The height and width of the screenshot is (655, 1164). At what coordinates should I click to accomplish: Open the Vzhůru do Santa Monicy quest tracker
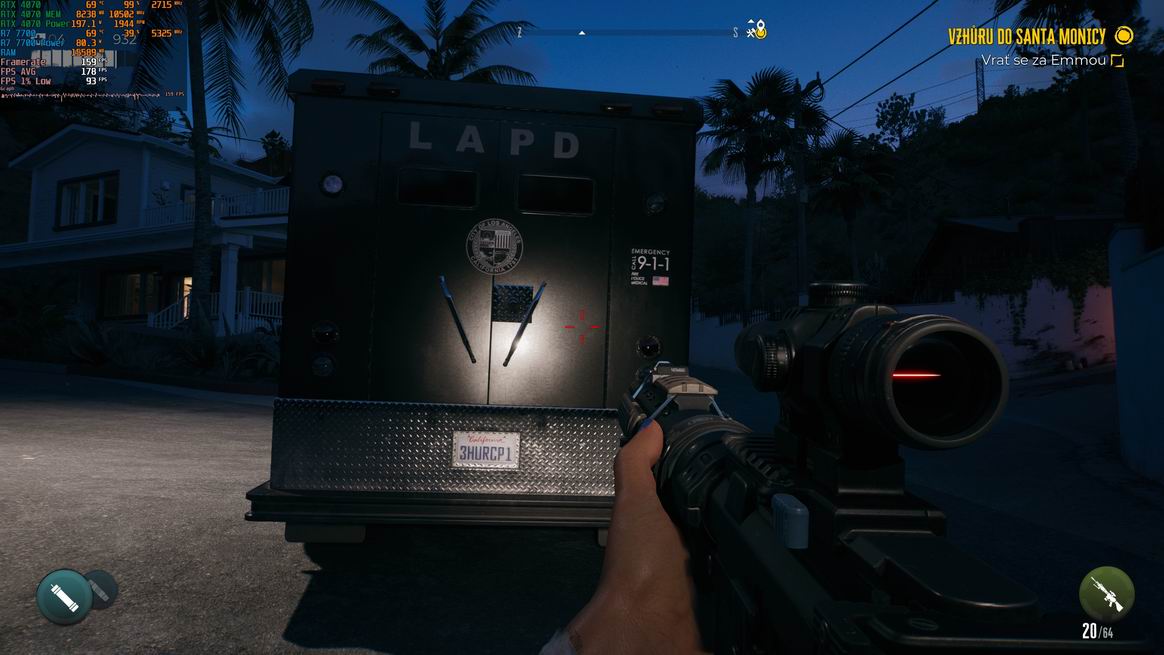click(x=1027, y=37)
